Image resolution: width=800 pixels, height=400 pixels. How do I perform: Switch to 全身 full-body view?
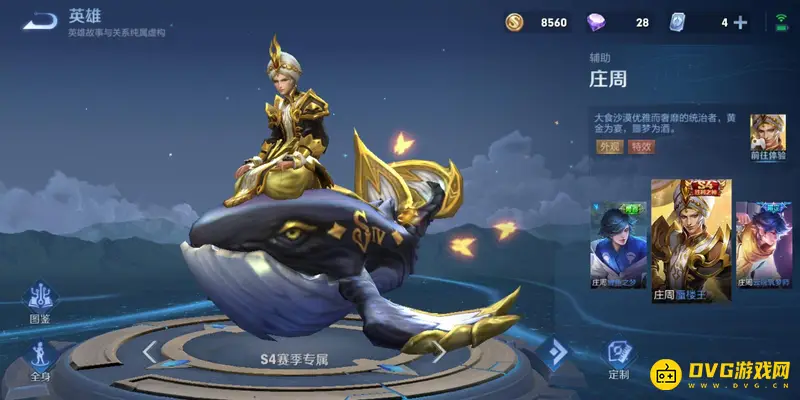40,360
